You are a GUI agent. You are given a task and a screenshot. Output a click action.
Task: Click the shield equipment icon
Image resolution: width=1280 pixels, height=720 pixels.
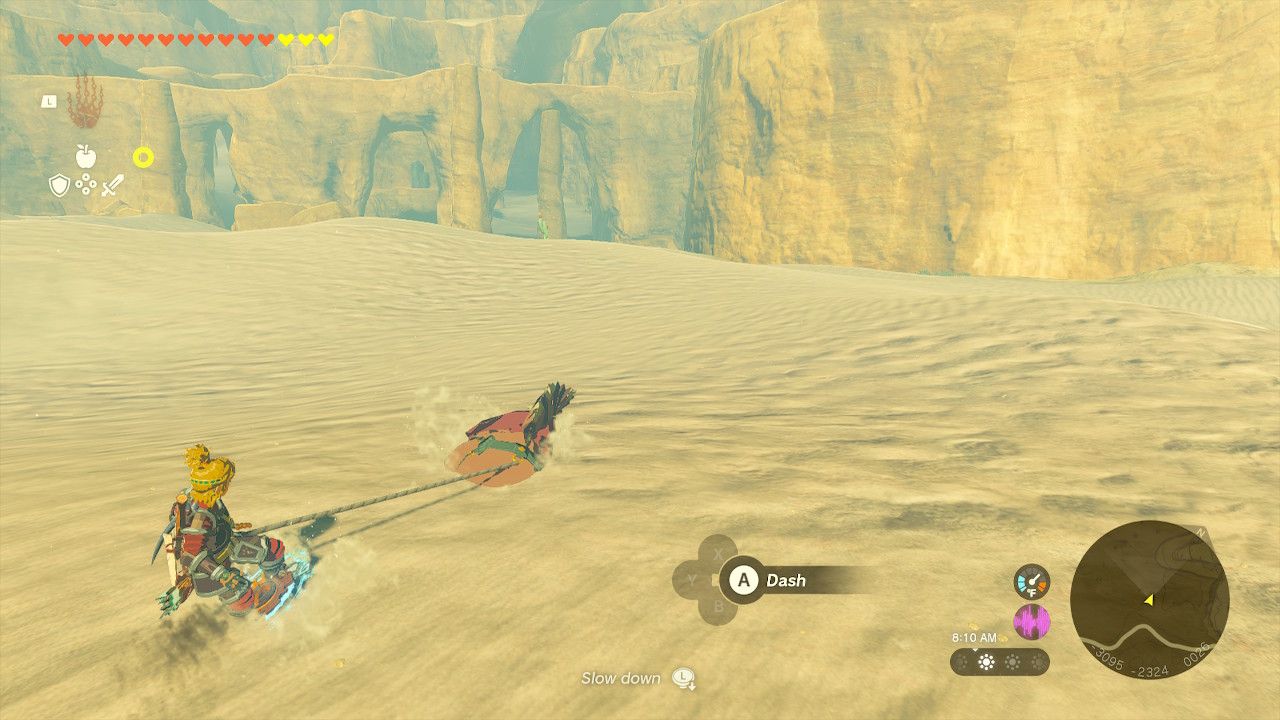[59, 184]
